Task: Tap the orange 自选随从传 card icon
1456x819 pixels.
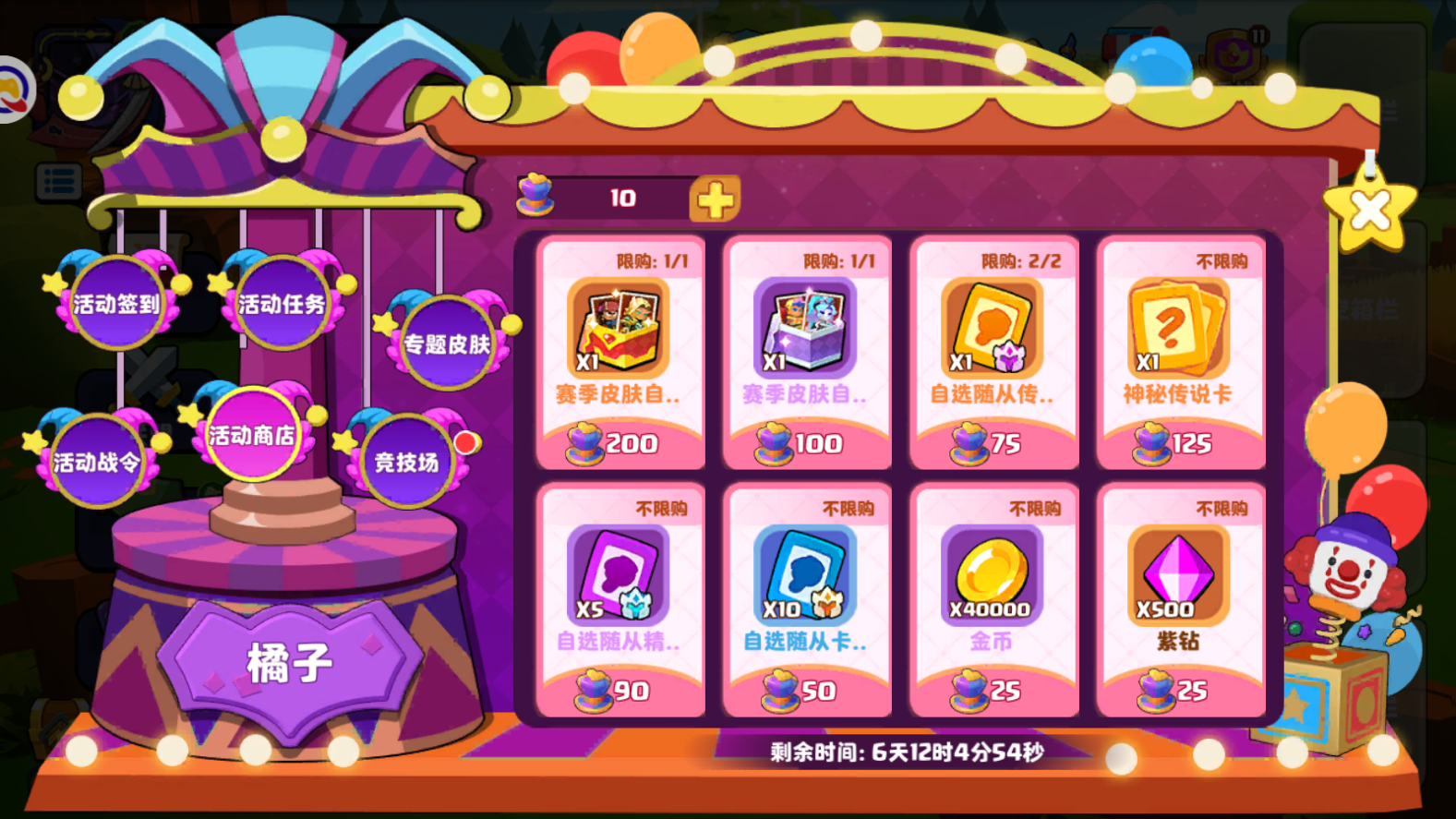Action: coord(993,328)
